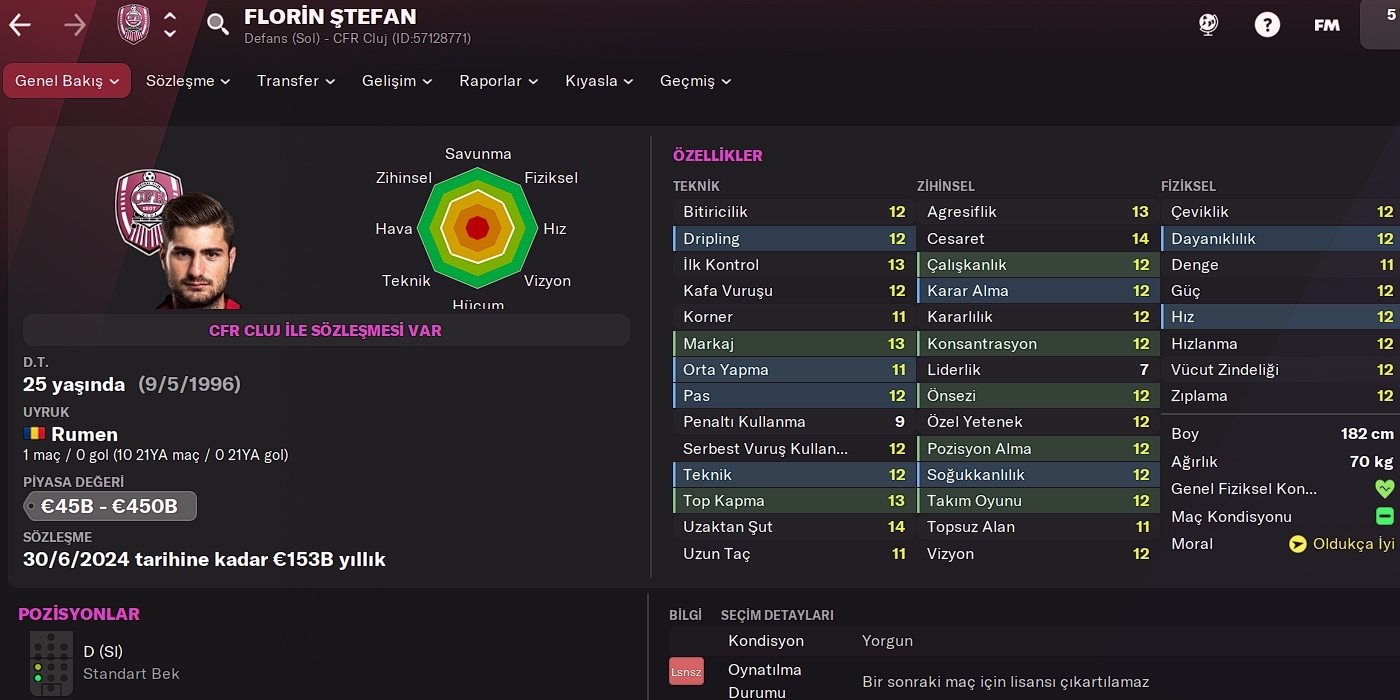
Task: Expand the Transfer menu
Action: 296,81
